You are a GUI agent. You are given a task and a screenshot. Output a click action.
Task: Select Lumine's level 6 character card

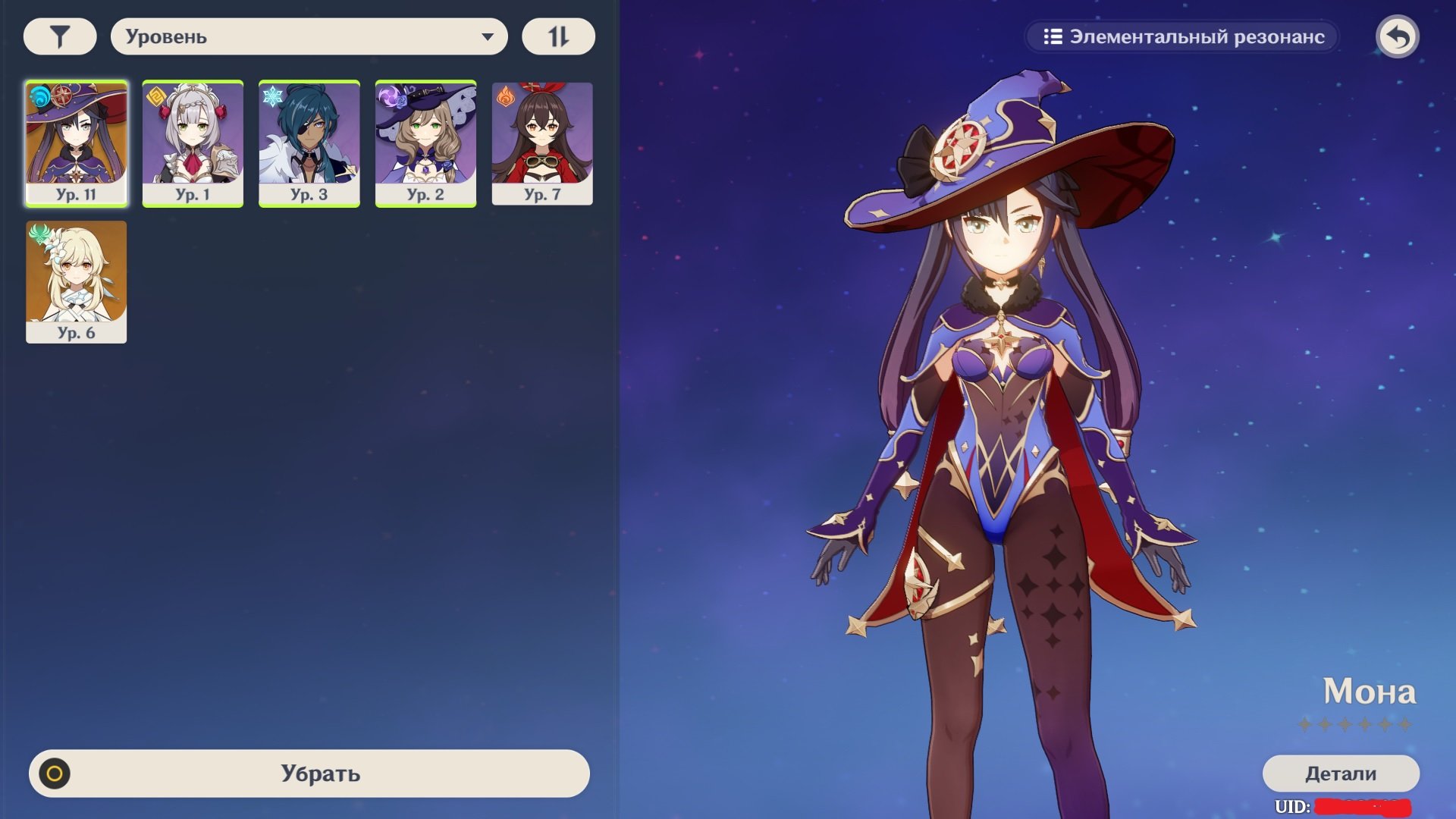point(77,281)
